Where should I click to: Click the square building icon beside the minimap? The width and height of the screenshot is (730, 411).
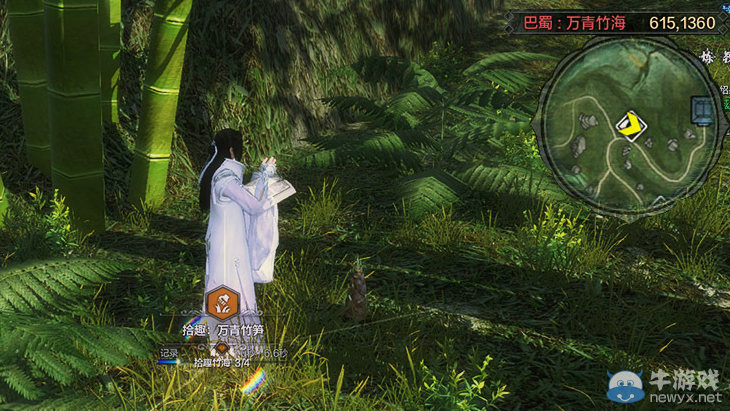tap(706, 110)
